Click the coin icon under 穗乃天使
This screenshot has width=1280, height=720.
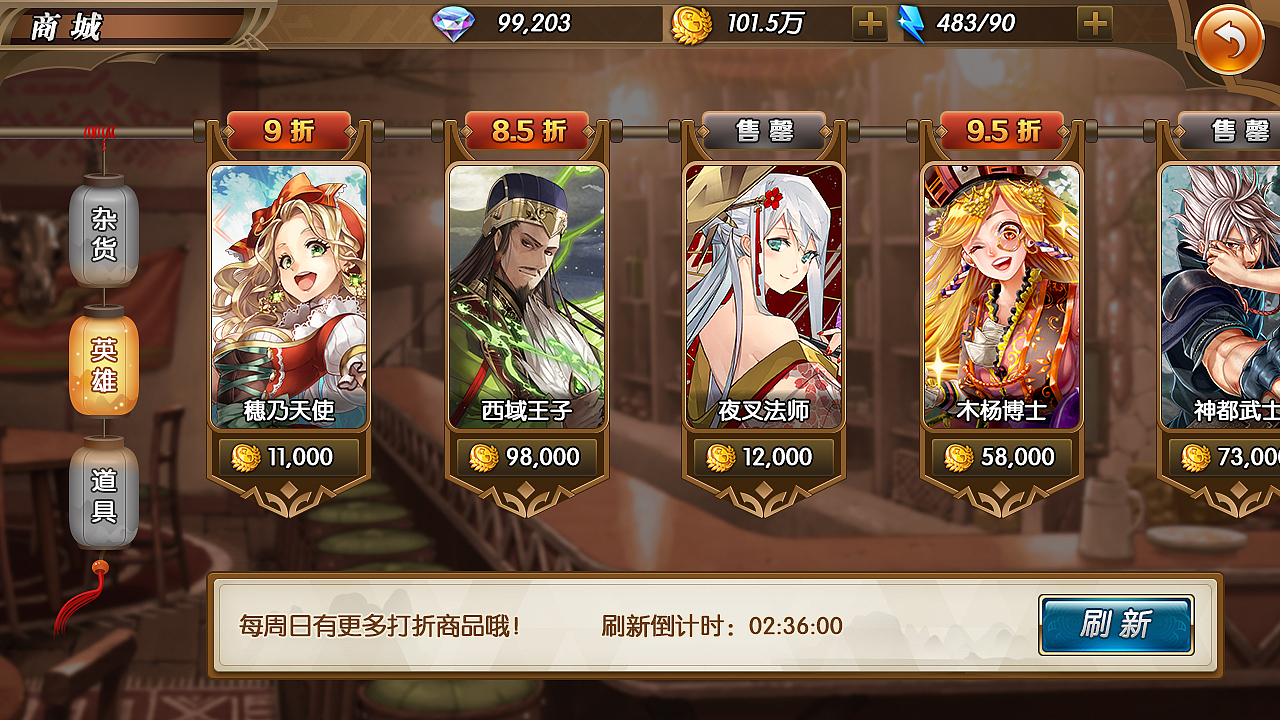[246, 457]
